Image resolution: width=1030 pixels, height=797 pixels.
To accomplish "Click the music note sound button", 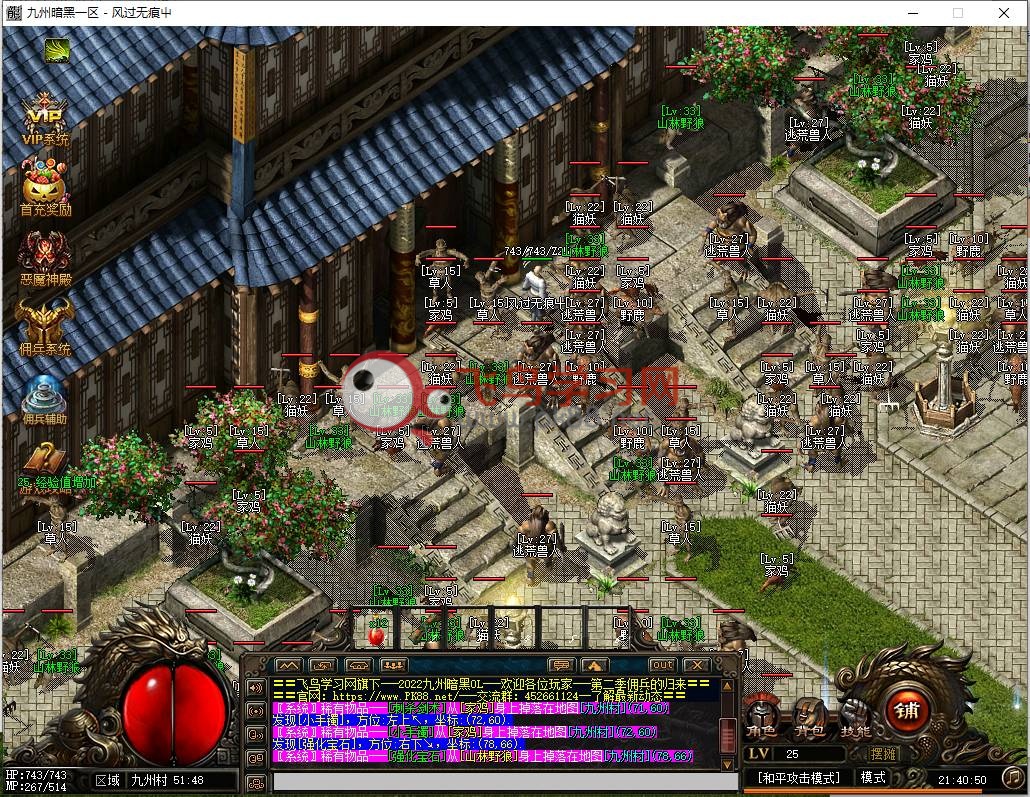I will coord(1013,776).
